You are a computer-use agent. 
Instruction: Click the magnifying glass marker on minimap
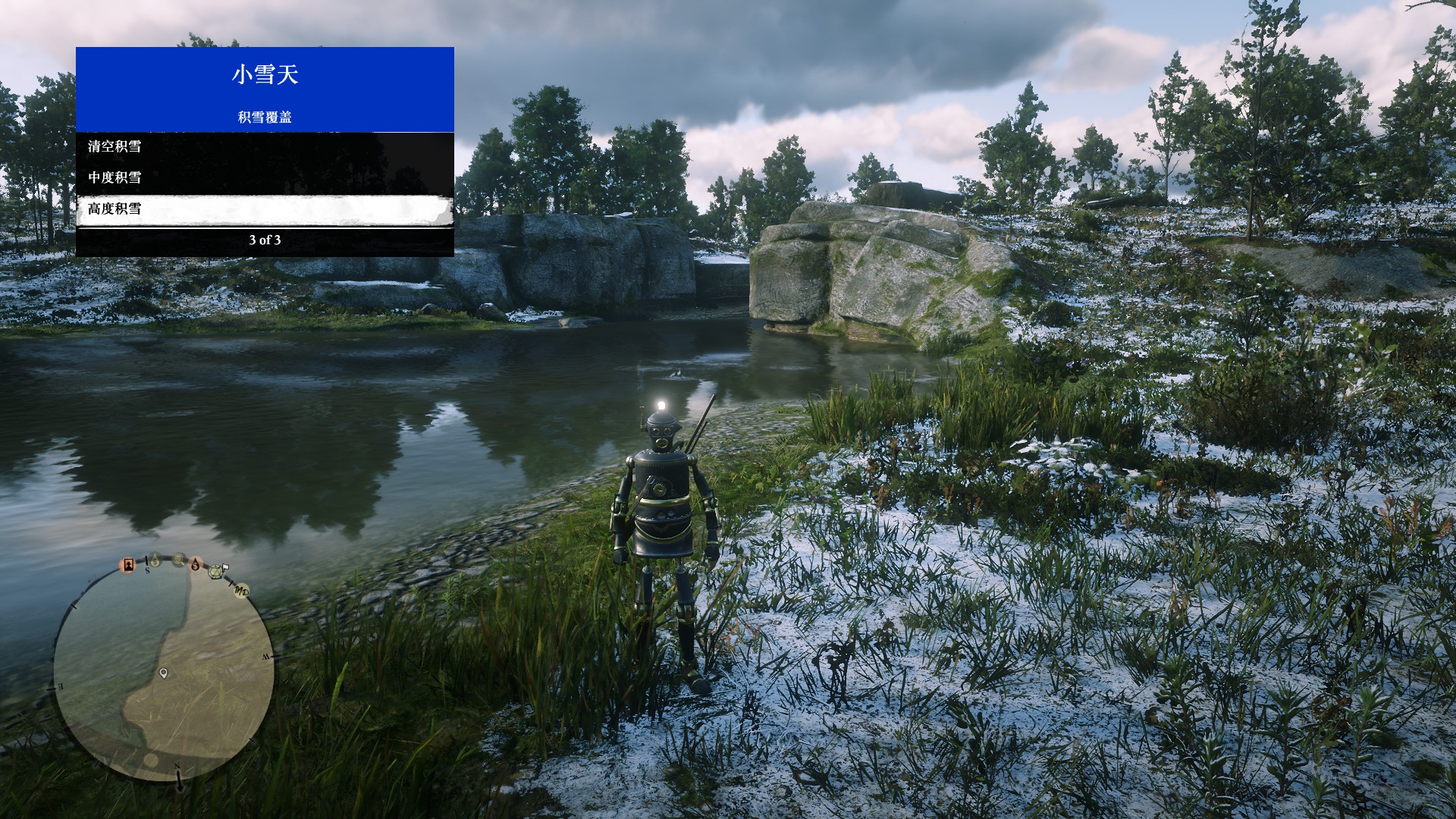point(178,560)
